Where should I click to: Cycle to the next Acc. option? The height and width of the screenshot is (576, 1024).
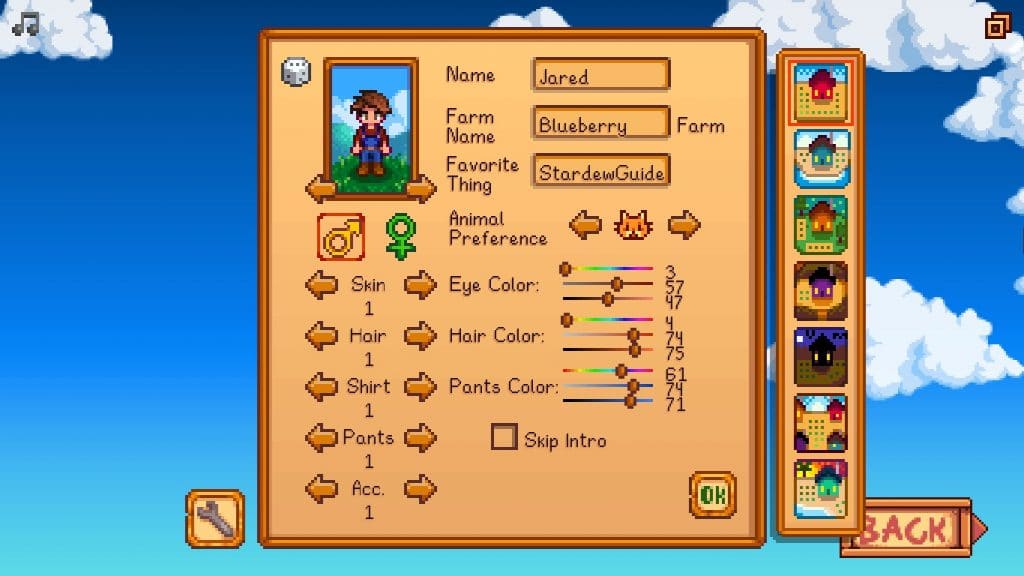pos(420,489)
